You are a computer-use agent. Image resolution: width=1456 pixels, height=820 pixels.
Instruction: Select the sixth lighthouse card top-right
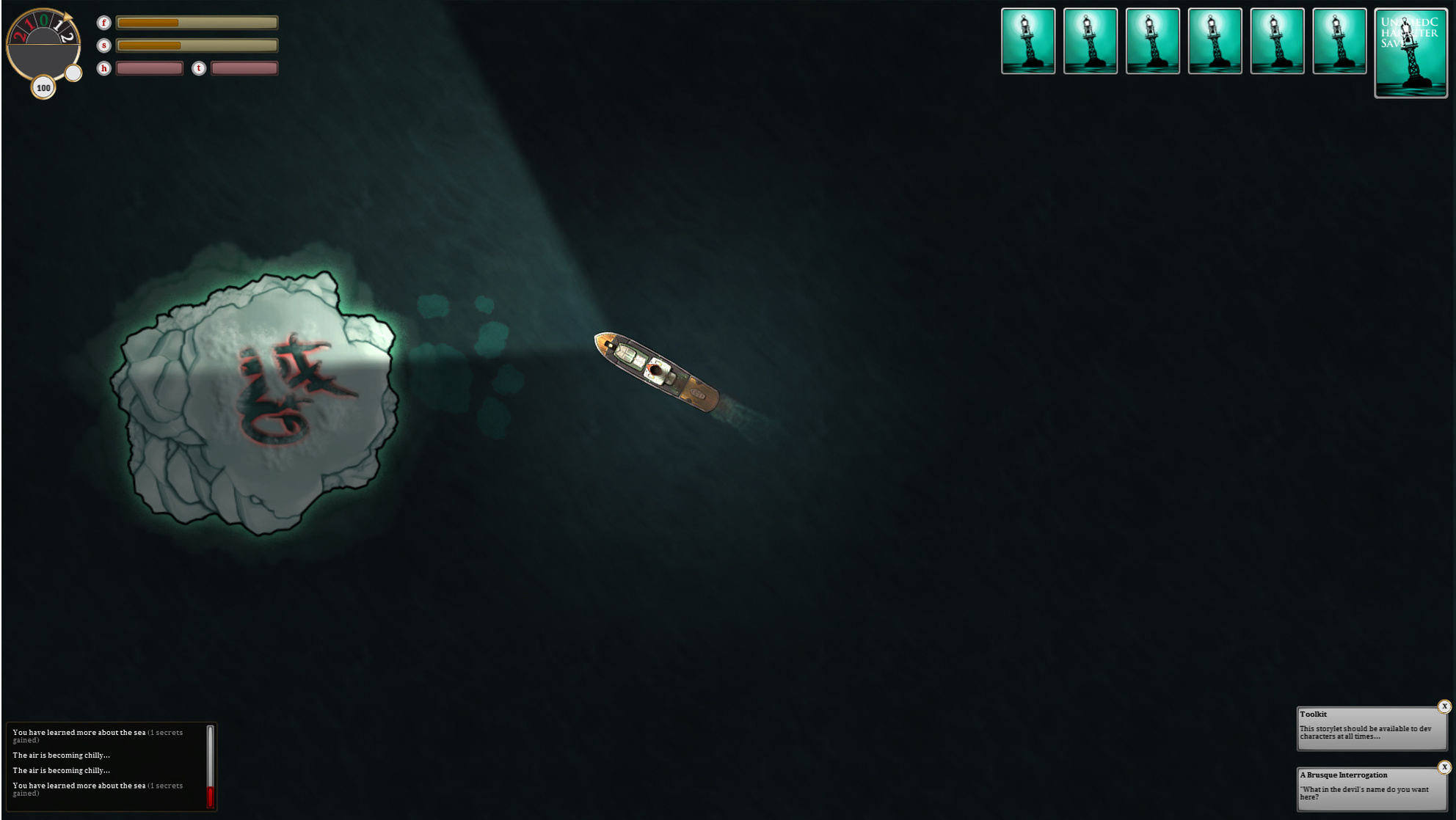[1340, 40]
